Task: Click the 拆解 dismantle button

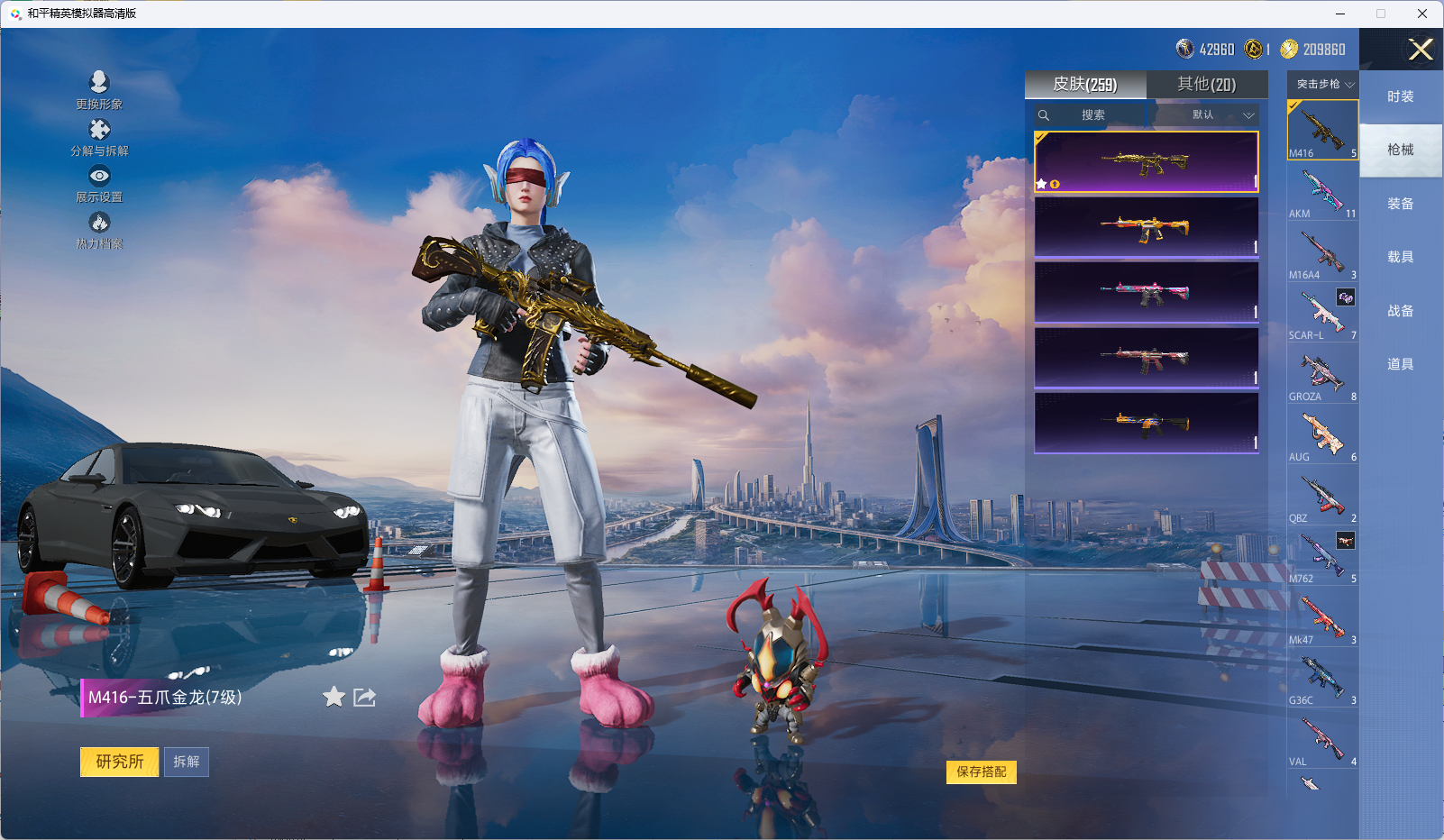Action: (187, 762)
